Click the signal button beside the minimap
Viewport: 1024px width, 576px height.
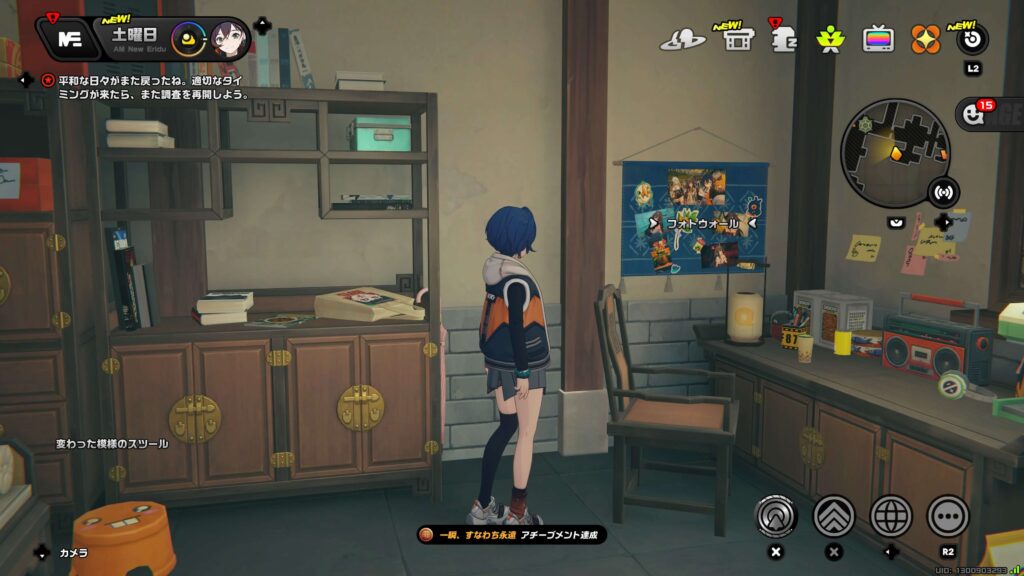942,190
